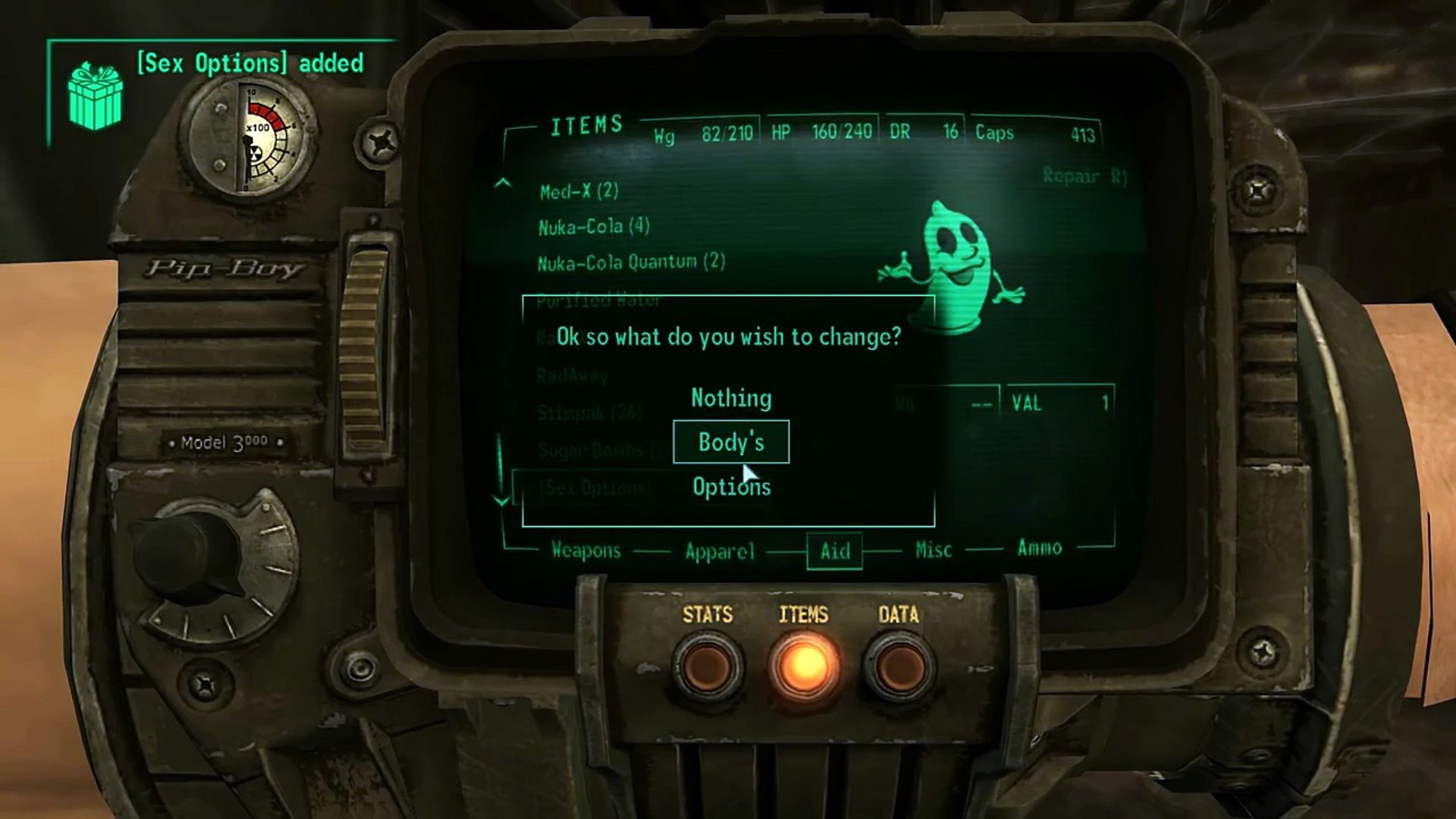The width and height of the screenshot is (1456, 819).
Task: Click the glowing ITEMS button
Action: [x=804, y=667]
